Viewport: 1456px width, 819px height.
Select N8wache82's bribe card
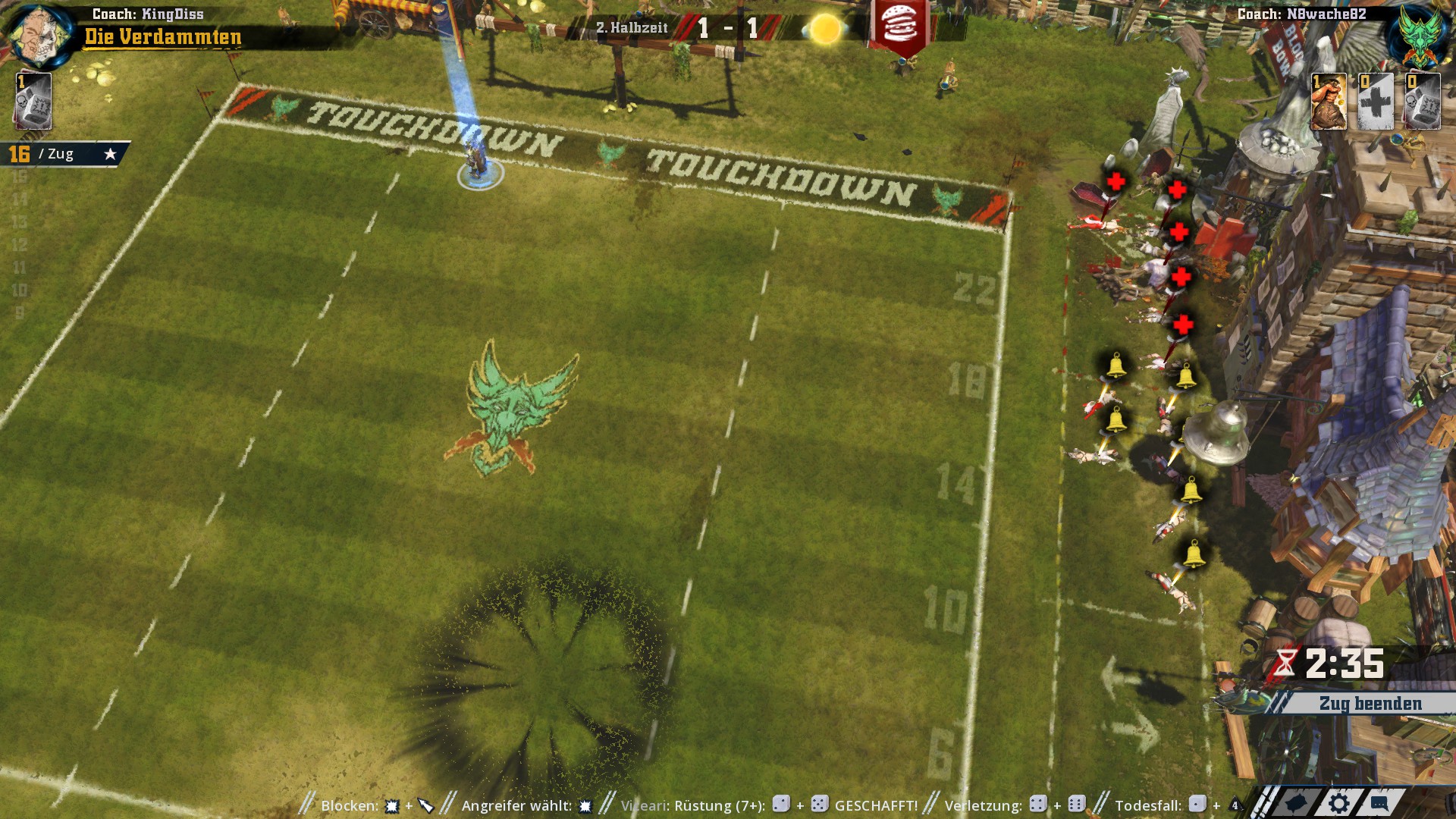pos(1329,102)
